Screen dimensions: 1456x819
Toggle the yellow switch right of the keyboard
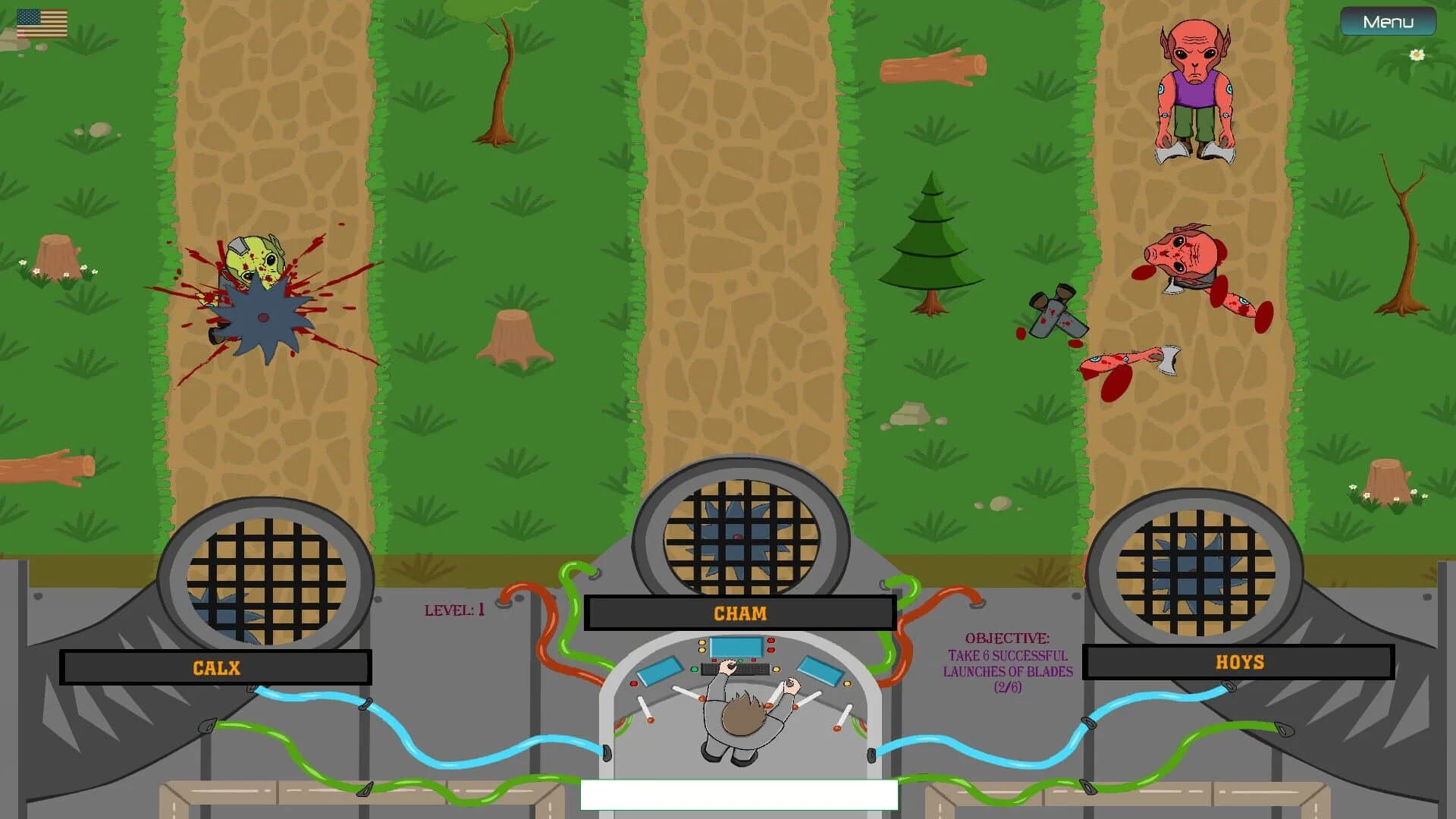click(776, 670)
